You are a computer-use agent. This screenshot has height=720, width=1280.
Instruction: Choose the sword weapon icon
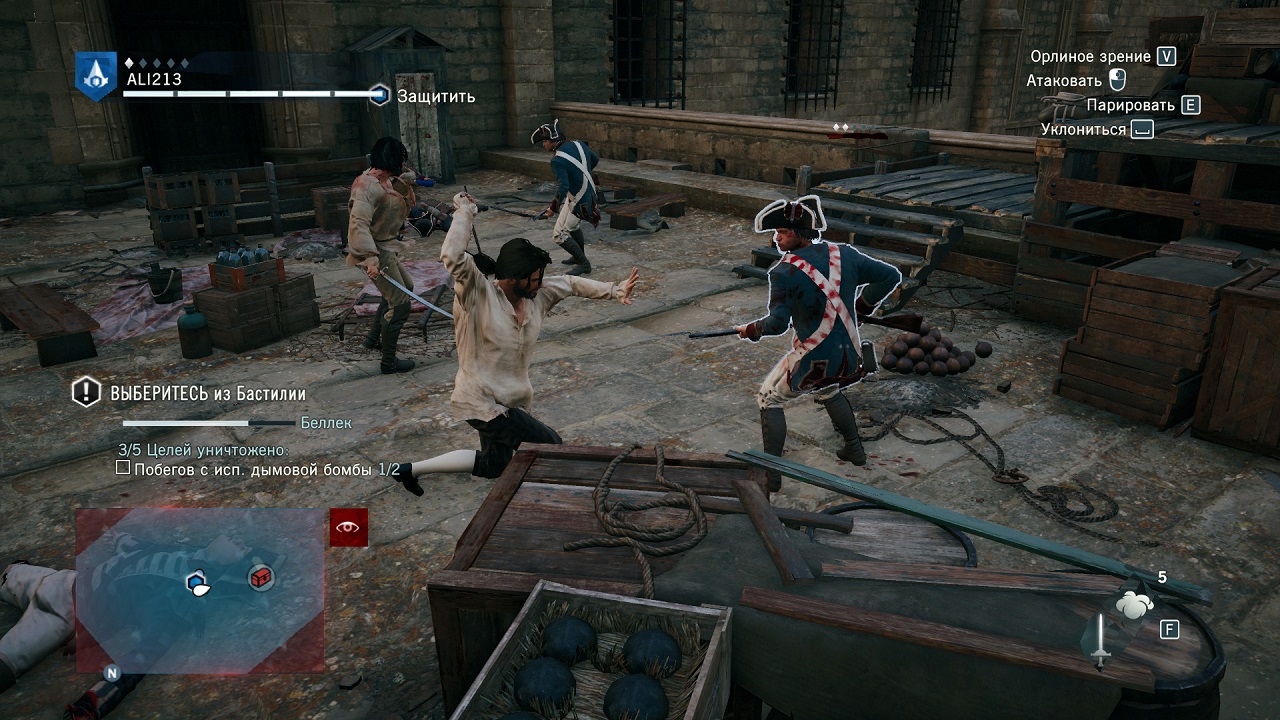(1100, 641)
